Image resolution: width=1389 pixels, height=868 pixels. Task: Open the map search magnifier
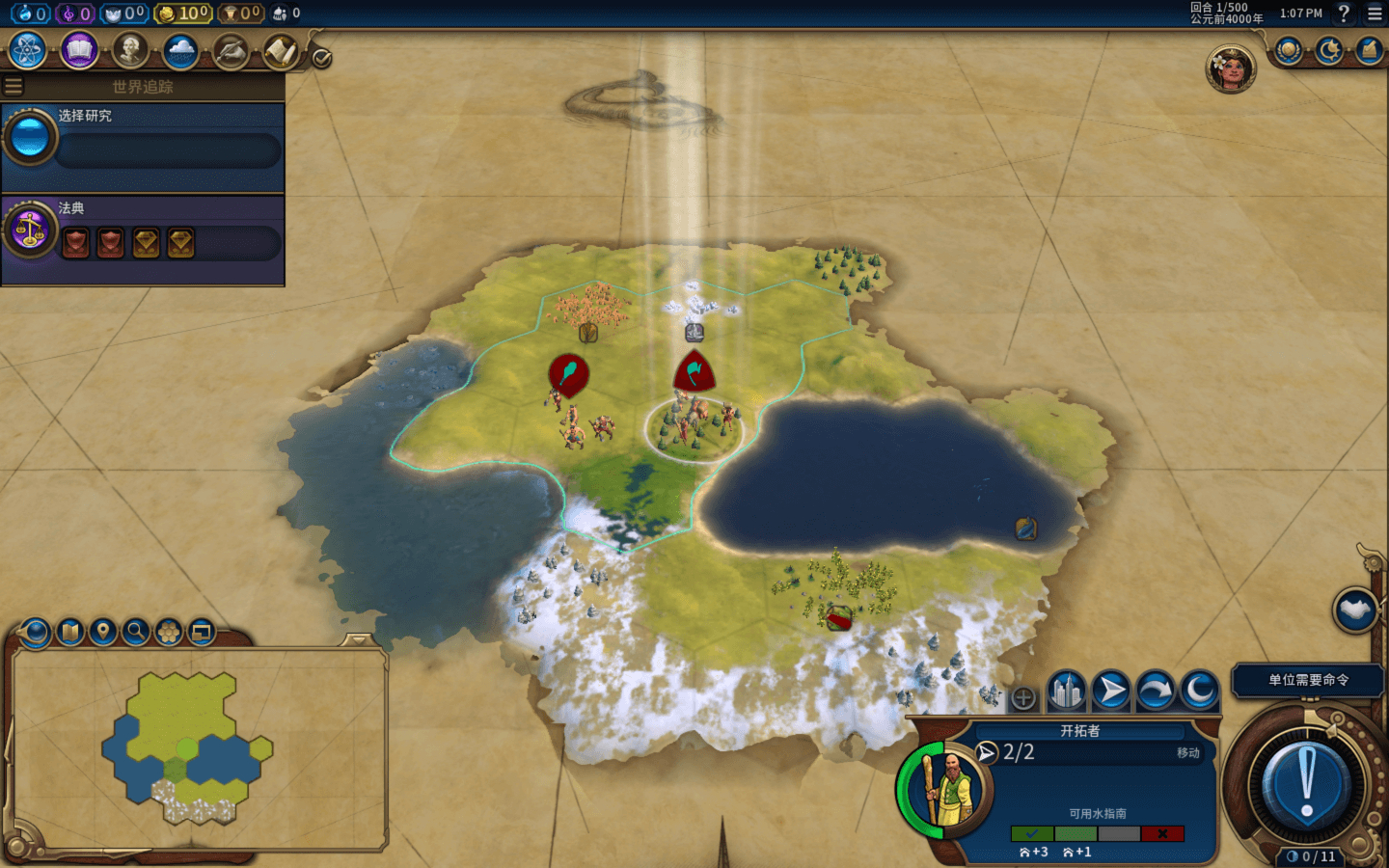136,633
